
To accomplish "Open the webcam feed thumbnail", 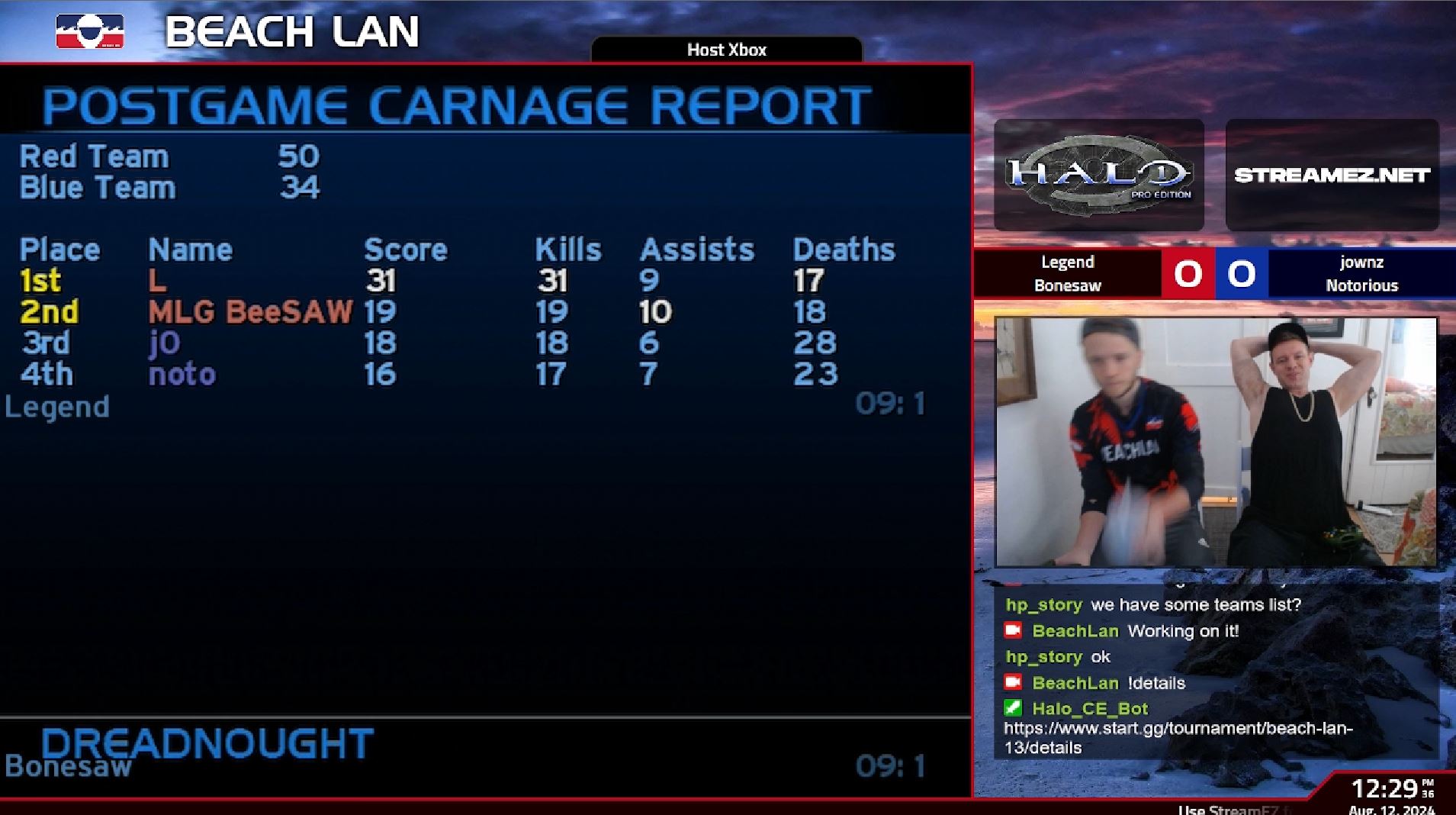I will [x=1216, y=442].
